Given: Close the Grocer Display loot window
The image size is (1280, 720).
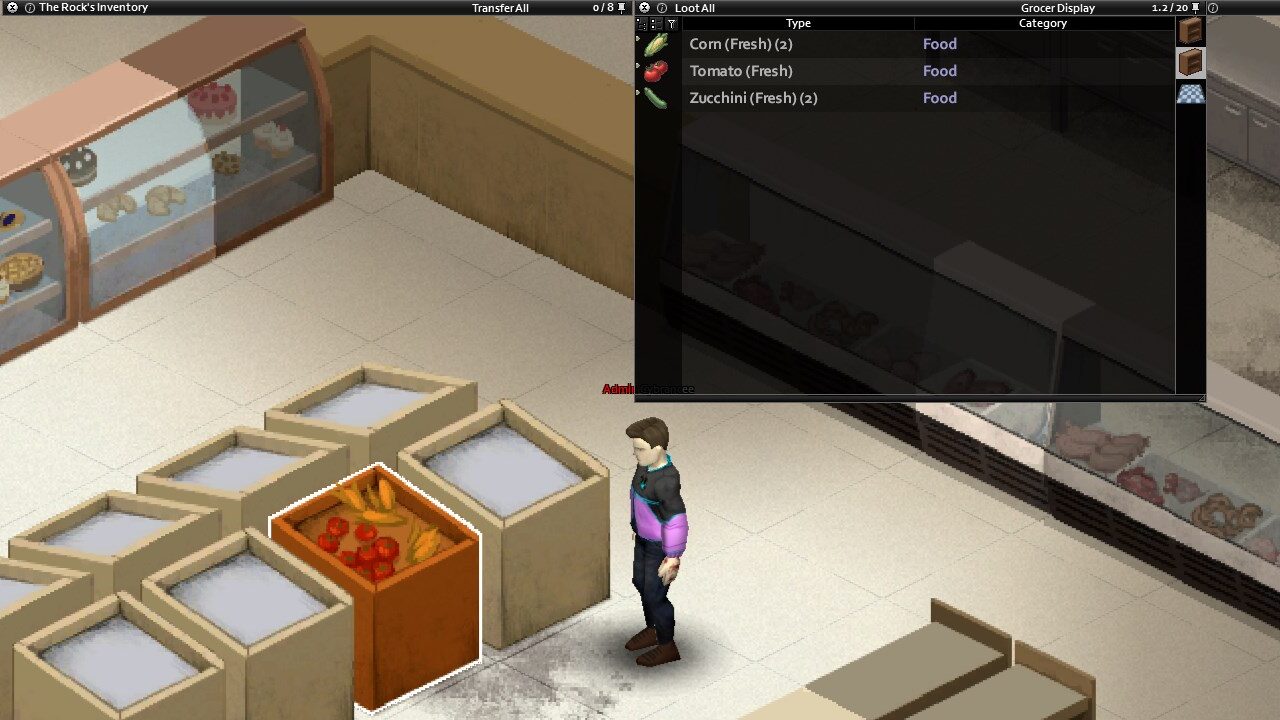Looking at the screenshot, I should point(645,8).
